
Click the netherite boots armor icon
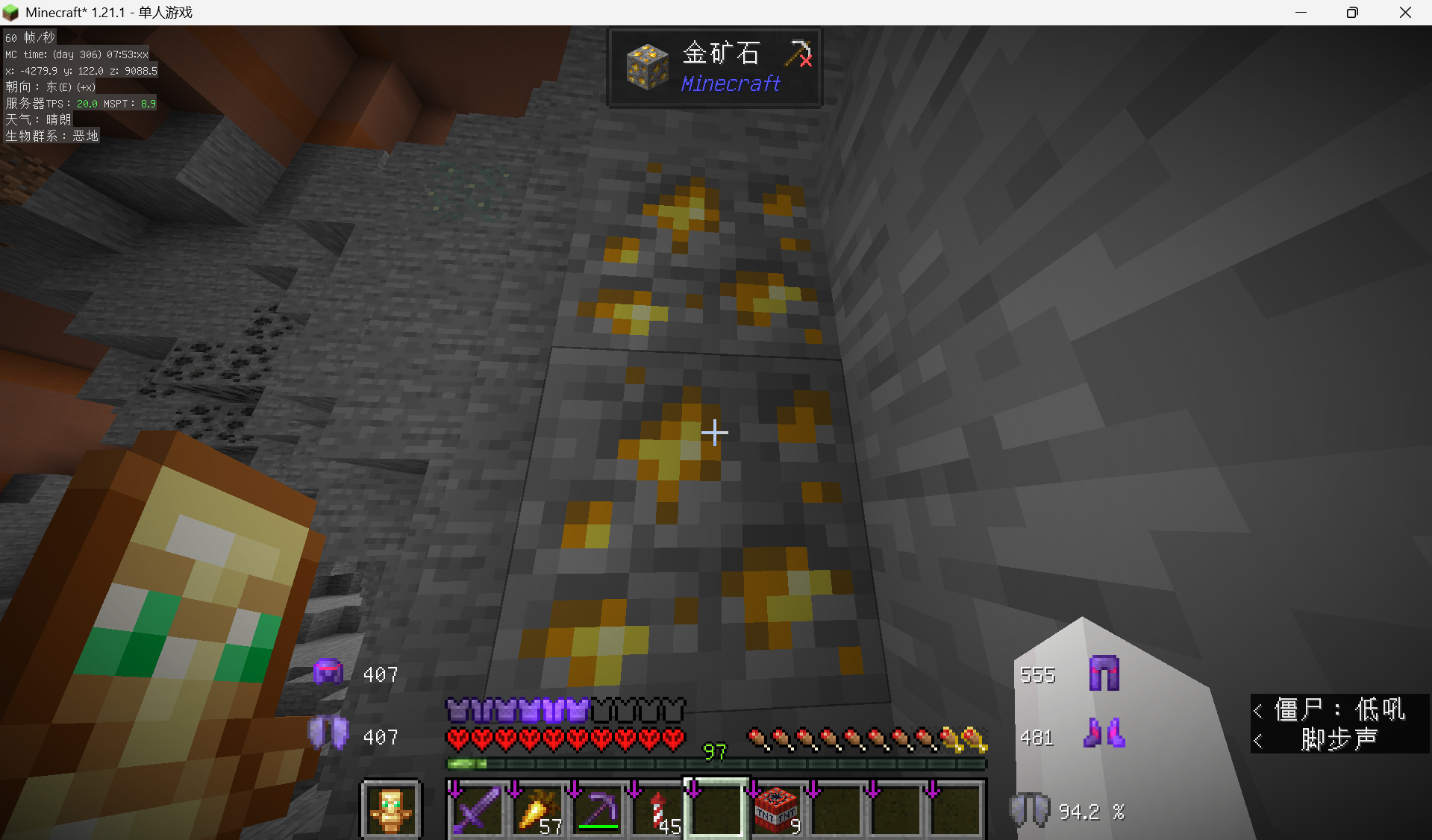(x=1104, y=733)
